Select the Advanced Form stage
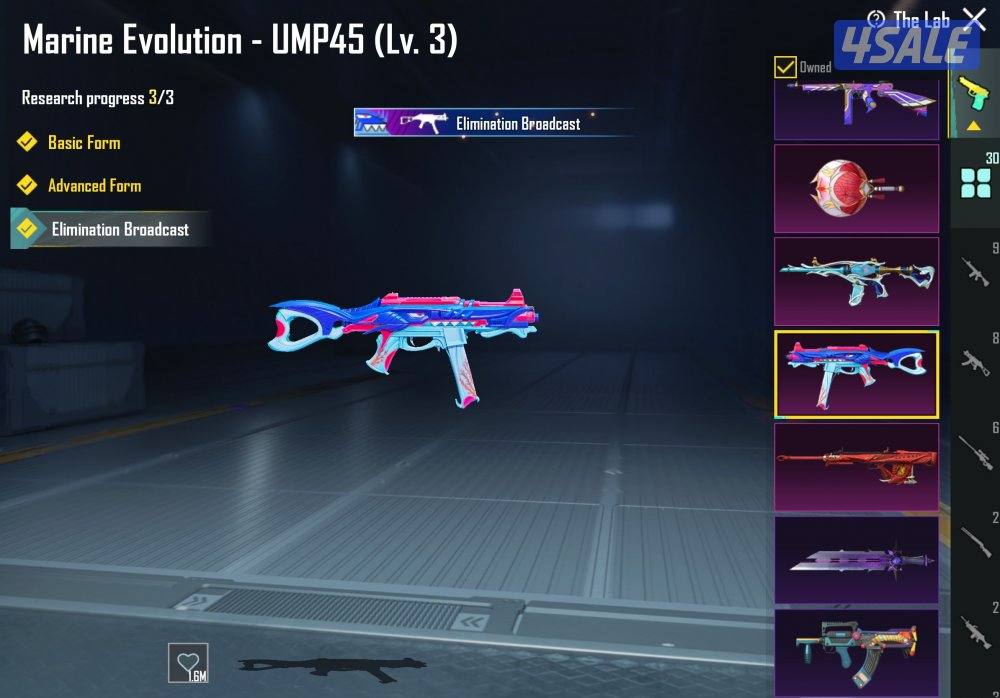This screenshot has width=1000, height=698. [94, 186]
